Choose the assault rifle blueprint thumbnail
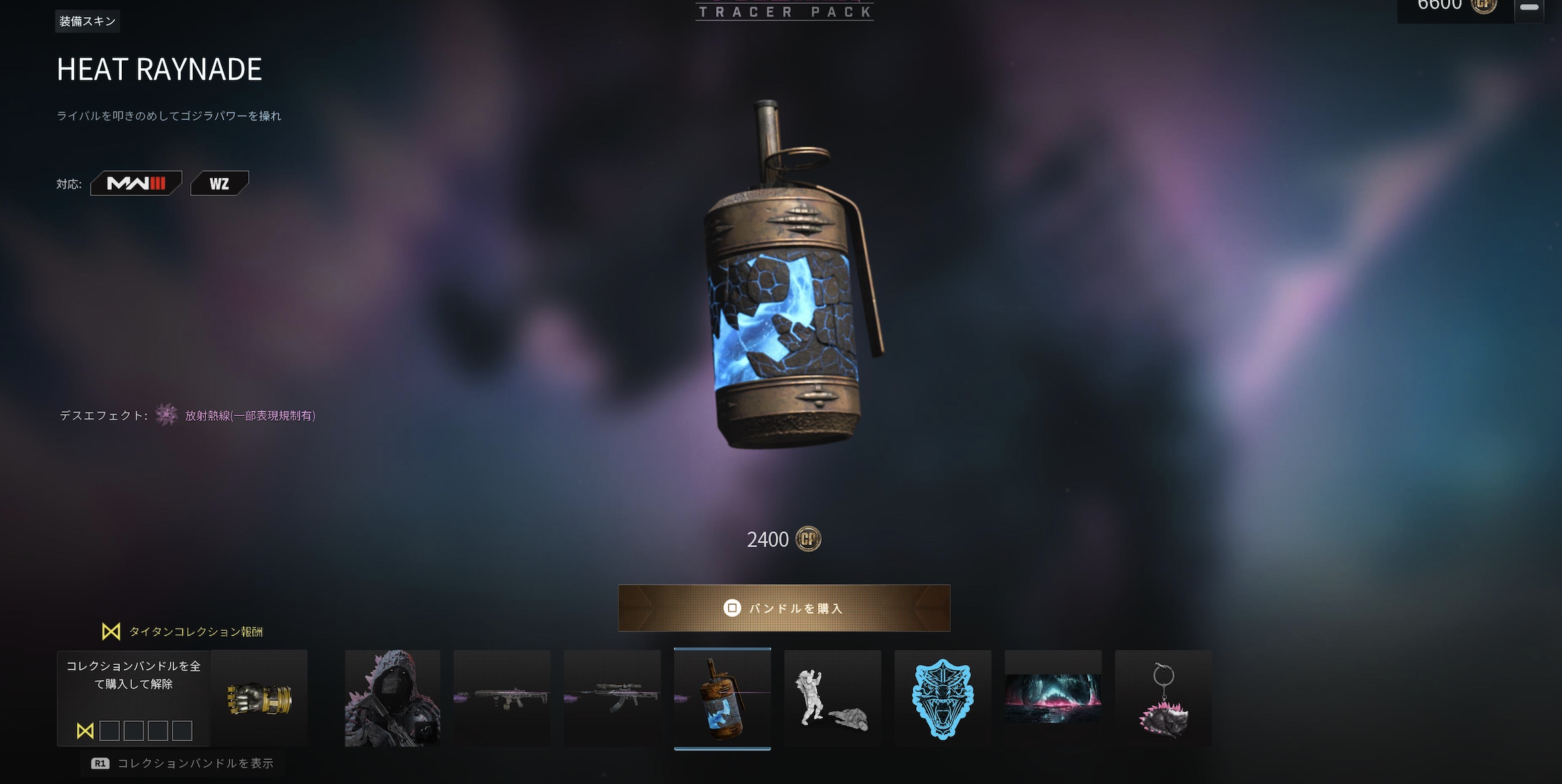Image resolution: width=1562 pixels, height=784 pixels. click(502, 698)
